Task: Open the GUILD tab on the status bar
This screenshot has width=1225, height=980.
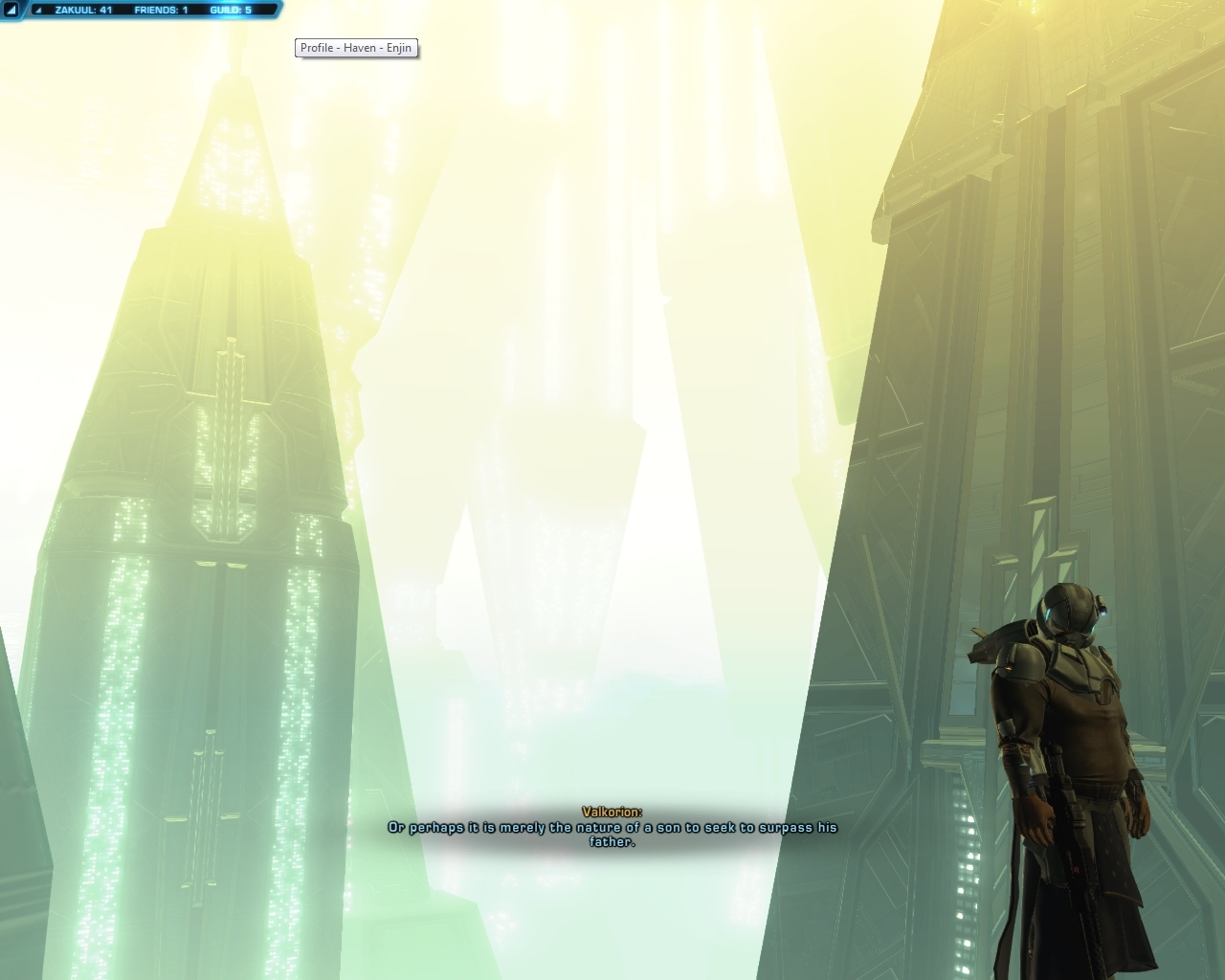Action: 230,10
